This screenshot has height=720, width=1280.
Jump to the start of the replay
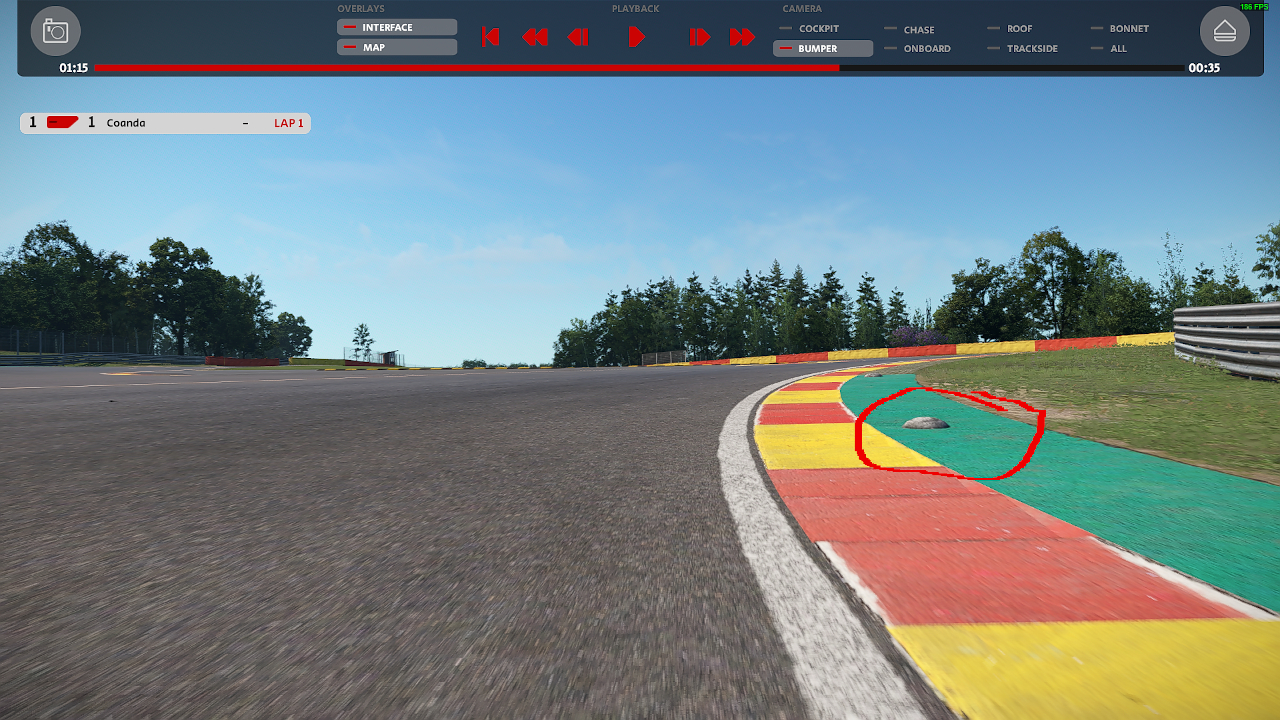490,37
